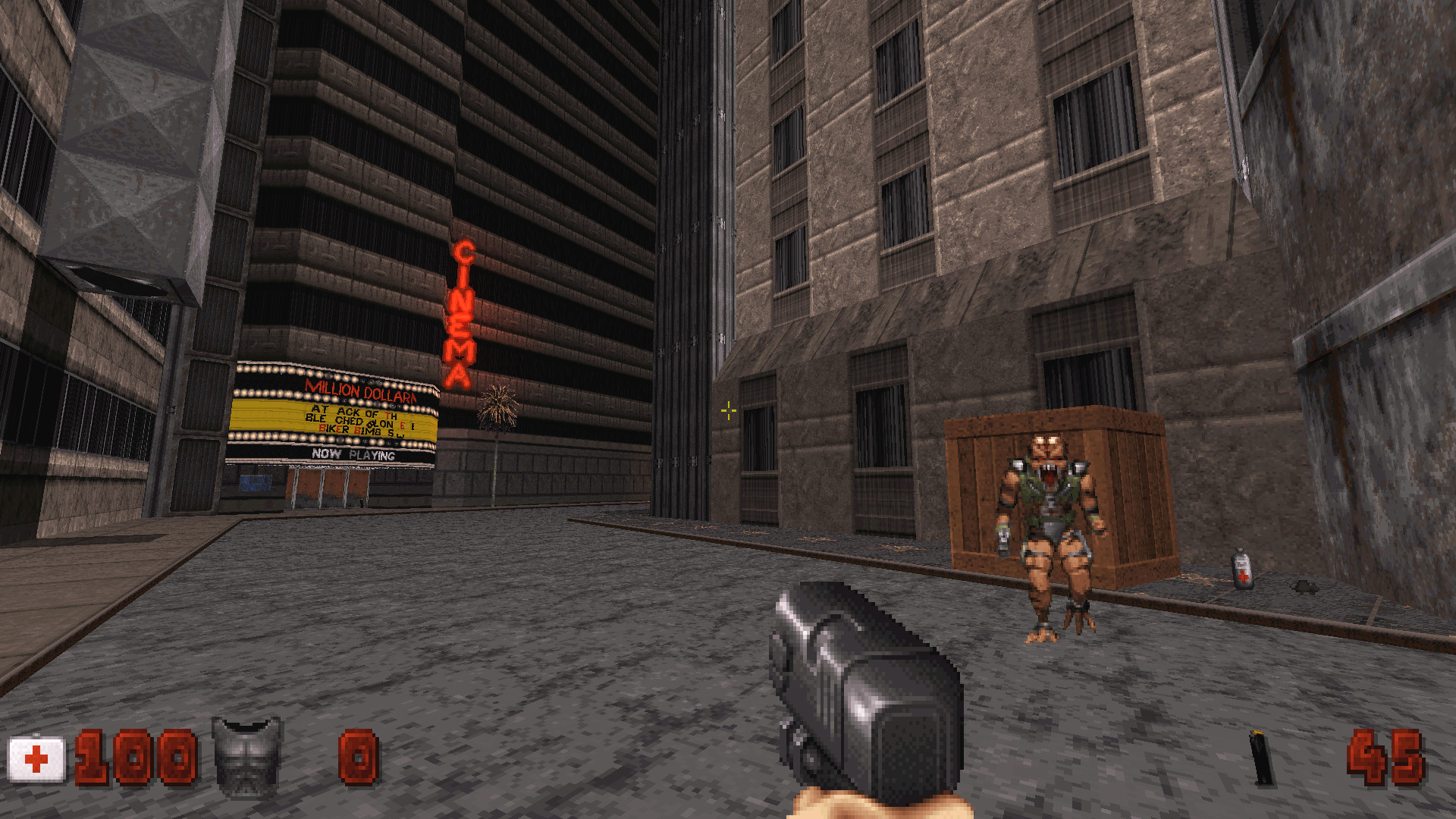Click the NOW PLAYING sign text
This screenshot has height=819, width=1456.
click(x=353, y=454)
